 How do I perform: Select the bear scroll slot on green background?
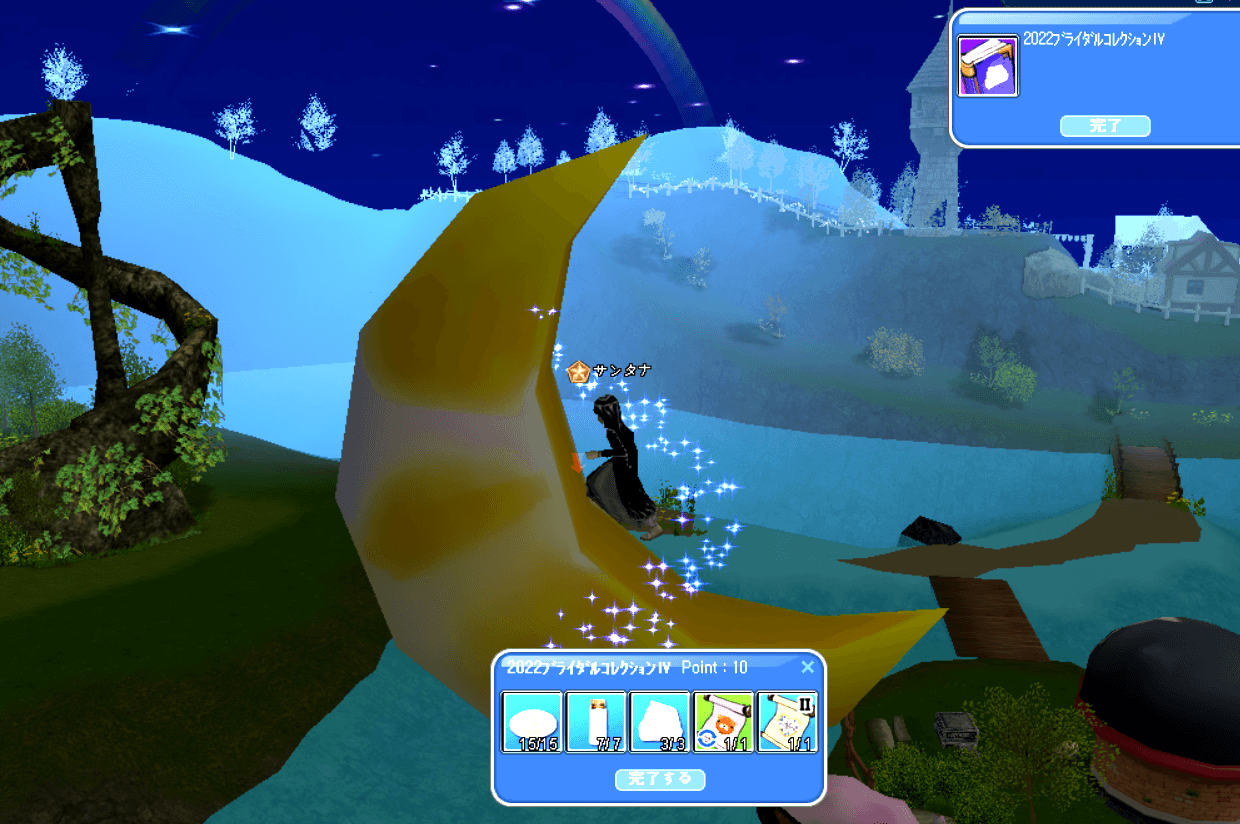[724, 721]
